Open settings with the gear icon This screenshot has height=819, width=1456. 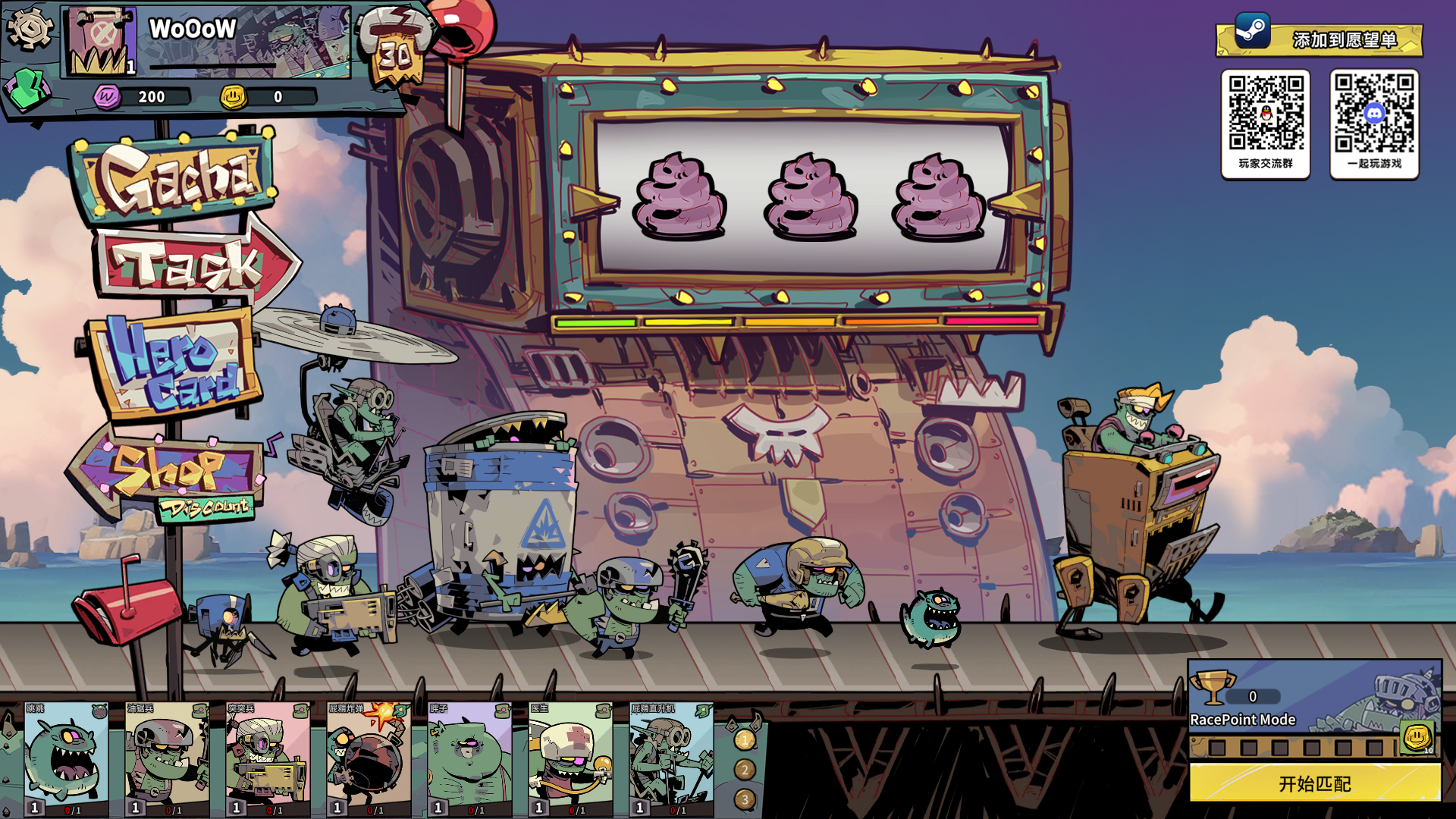[29, 29]
